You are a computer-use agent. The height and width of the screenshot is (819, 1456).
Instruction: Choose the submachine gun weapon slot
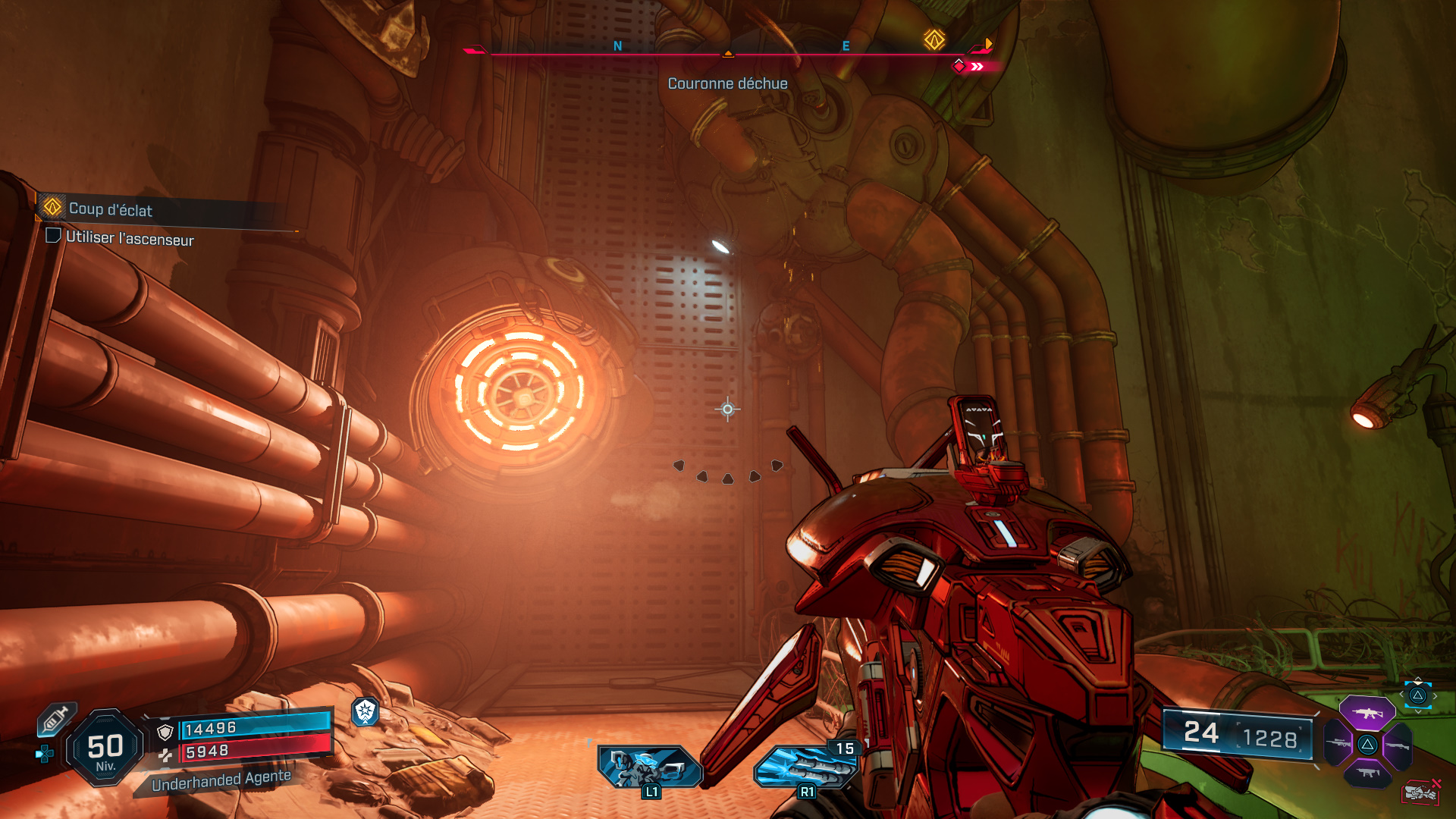coord(1367,773)
